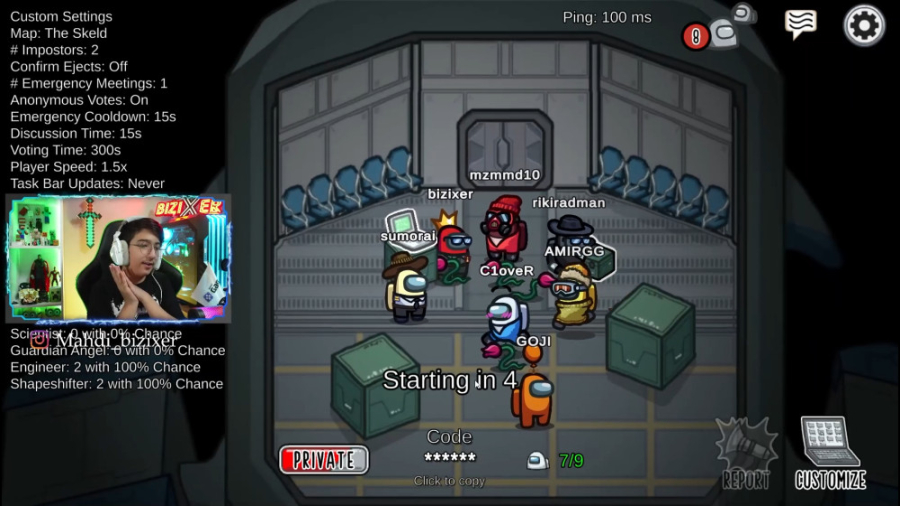900x506 pixels.
Task: Open the settings gear menu
Action: tap(864, 25)
